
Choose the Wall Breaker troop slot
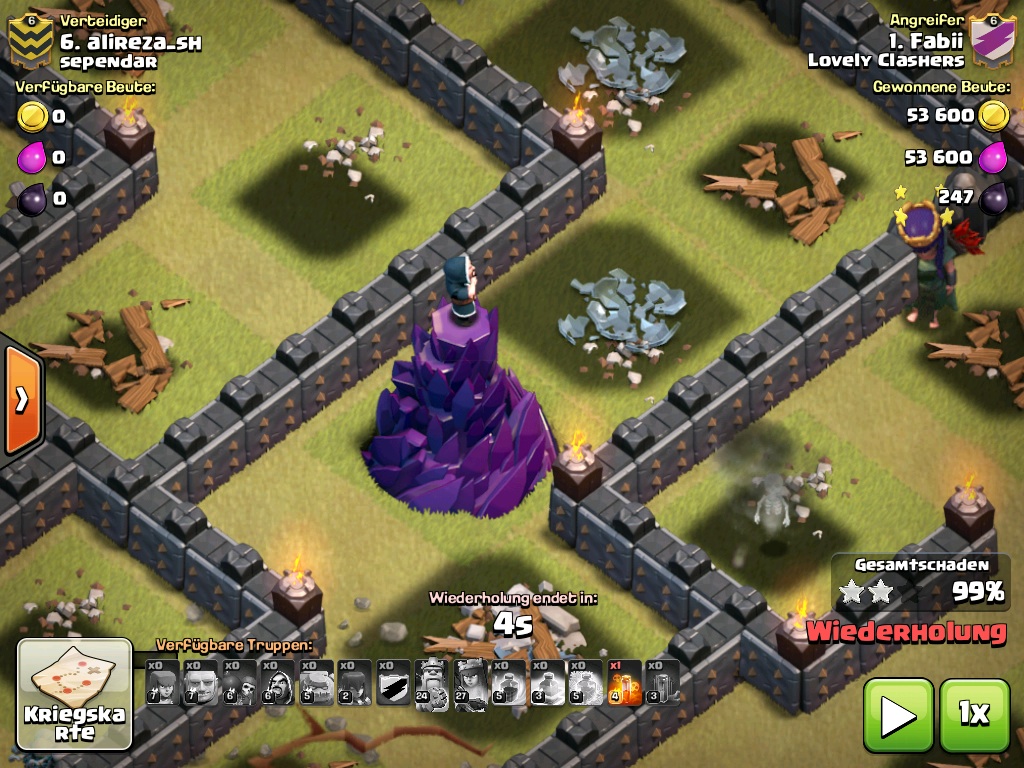(239, 683)
